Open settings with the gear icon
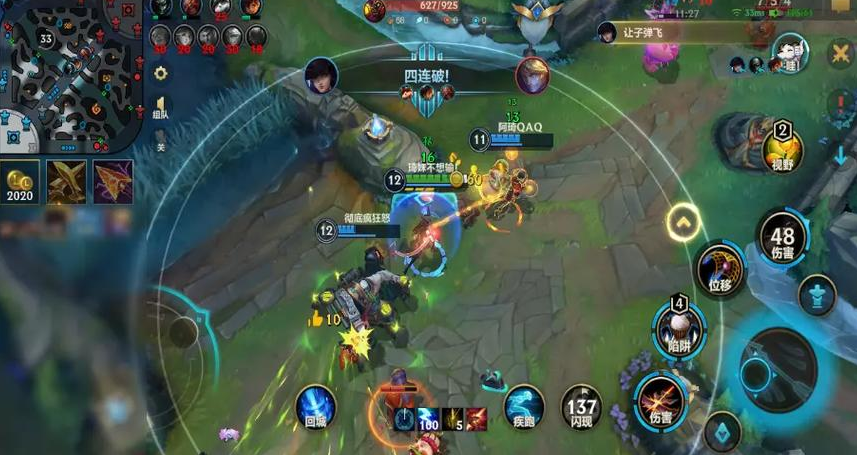Viewport: 857px width, 455px height. click(x=160, y=73)
